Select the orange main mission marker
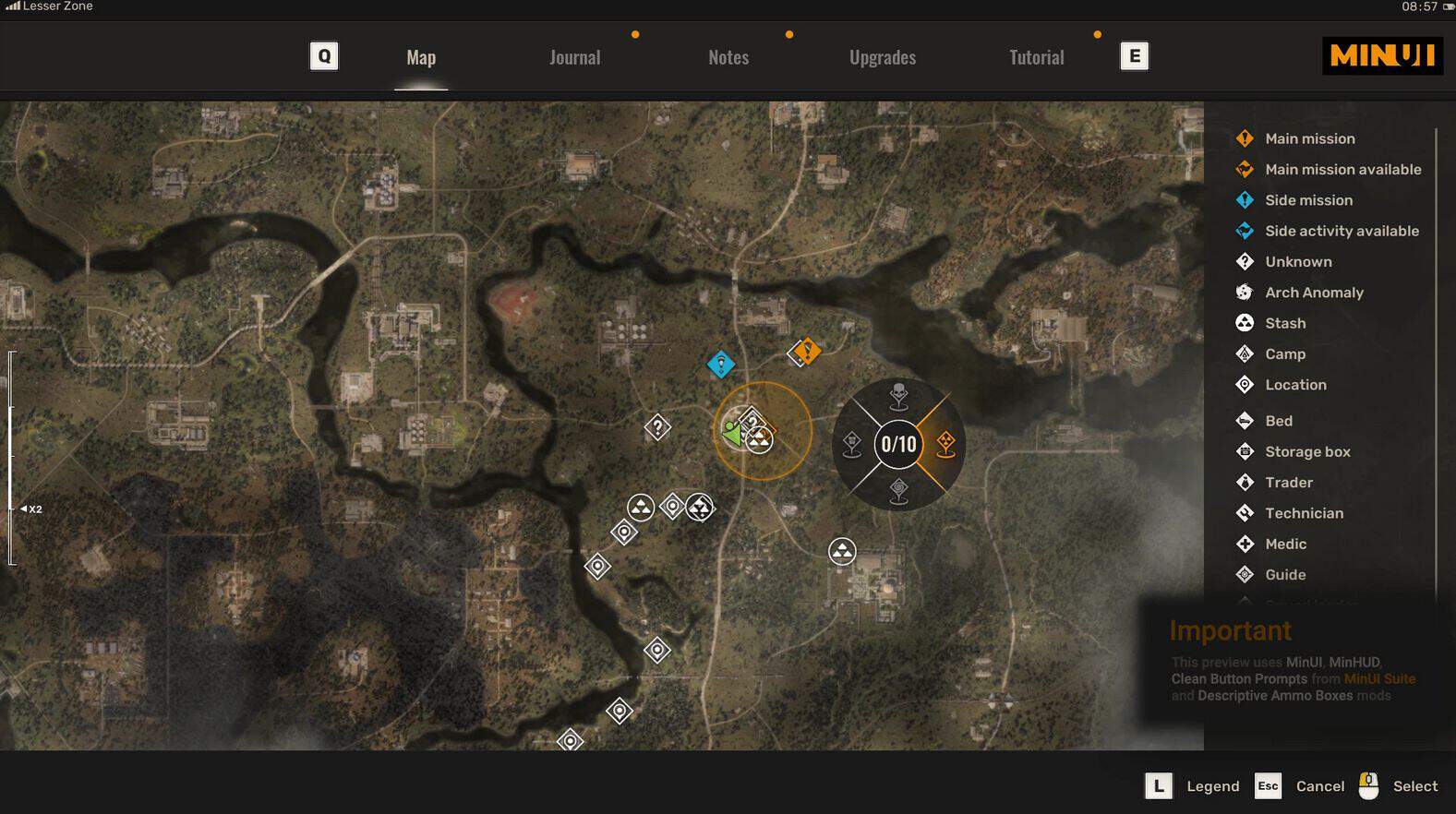The image size is (1456, 814). point(807,351)
